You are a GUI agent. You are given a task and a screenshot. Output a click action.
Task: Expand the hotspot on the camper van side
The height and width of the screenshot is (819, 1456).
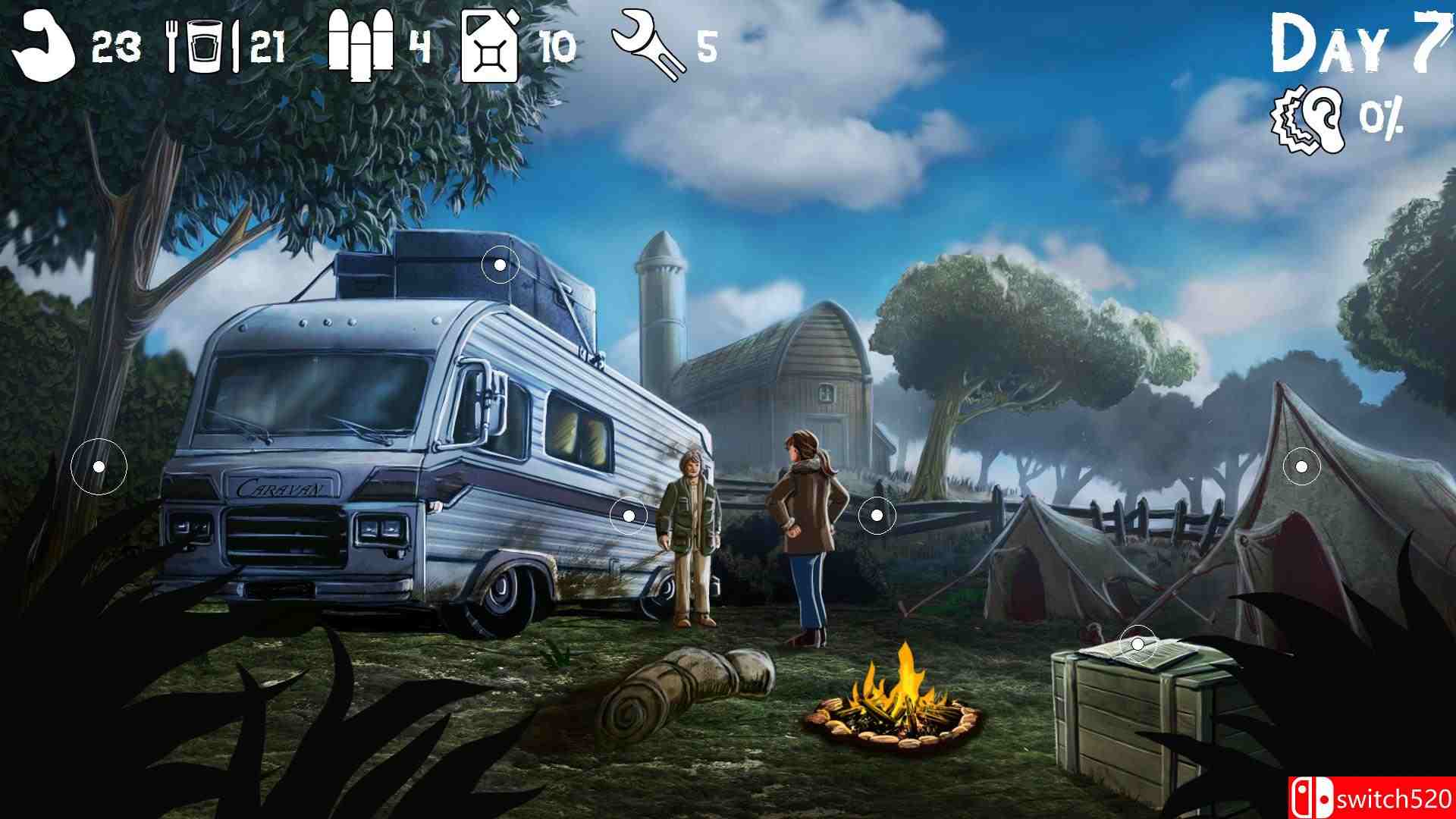click(x=628, y=515)
